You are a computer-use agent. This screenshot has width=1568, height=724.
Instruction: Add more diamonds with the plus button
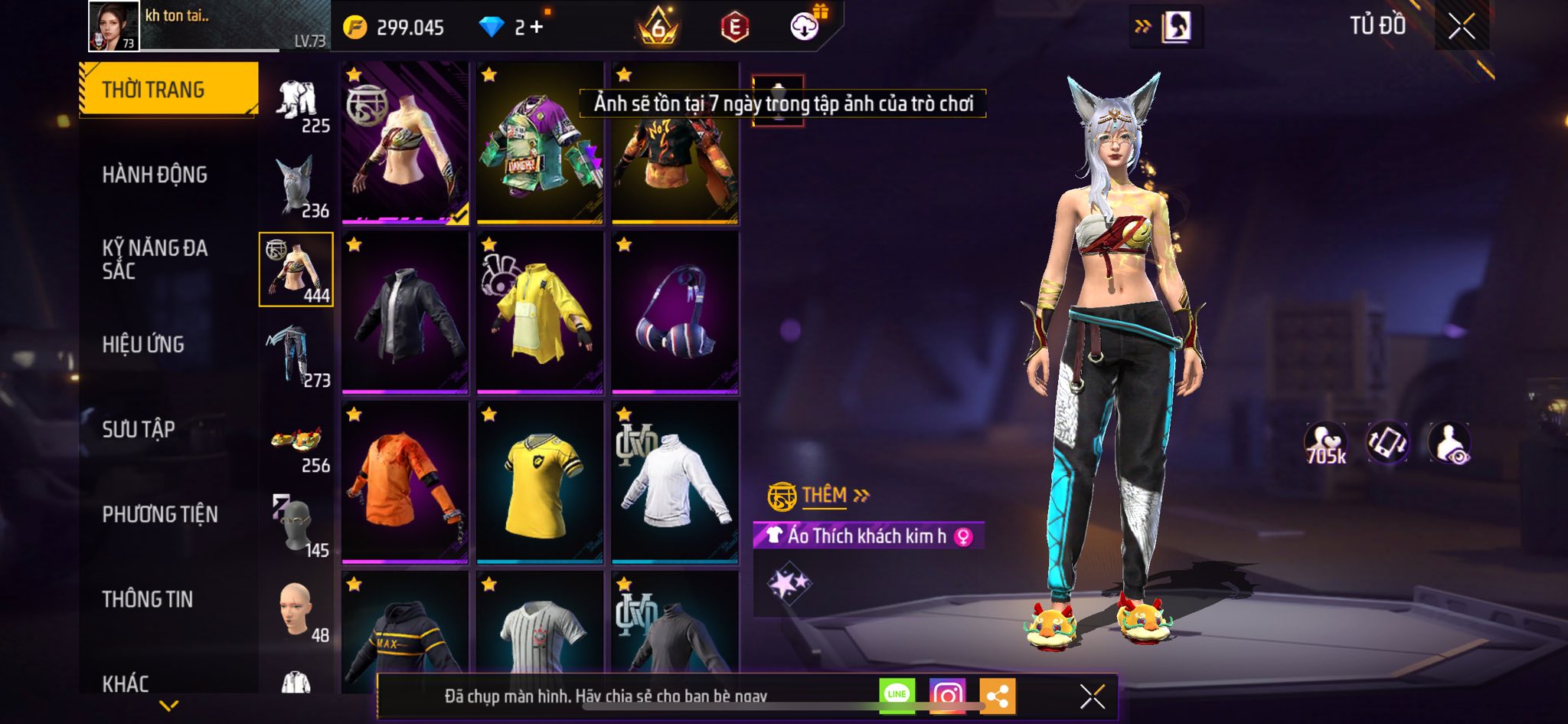tap(537, 28)
